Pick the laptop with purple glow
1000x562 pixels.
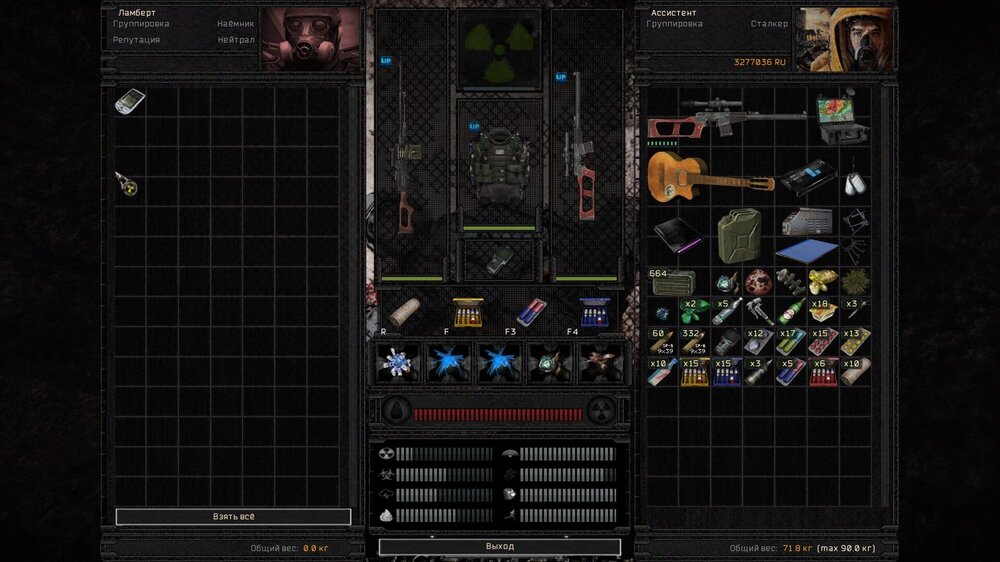(x=677, y=236)
